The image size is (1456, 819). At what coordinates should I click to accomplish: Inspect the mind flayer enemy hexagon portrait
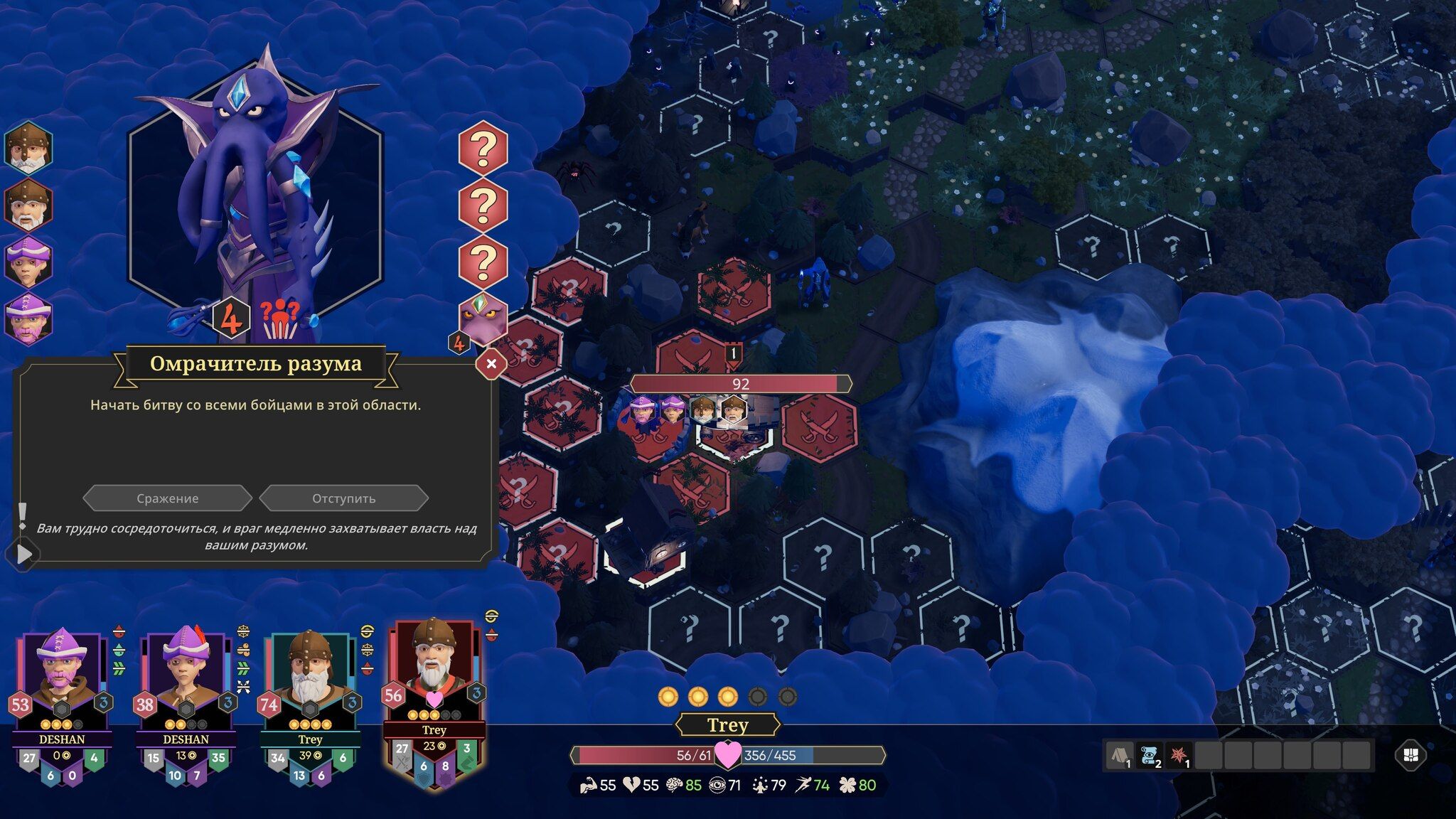pyautogui.click(x=483, y=318)
